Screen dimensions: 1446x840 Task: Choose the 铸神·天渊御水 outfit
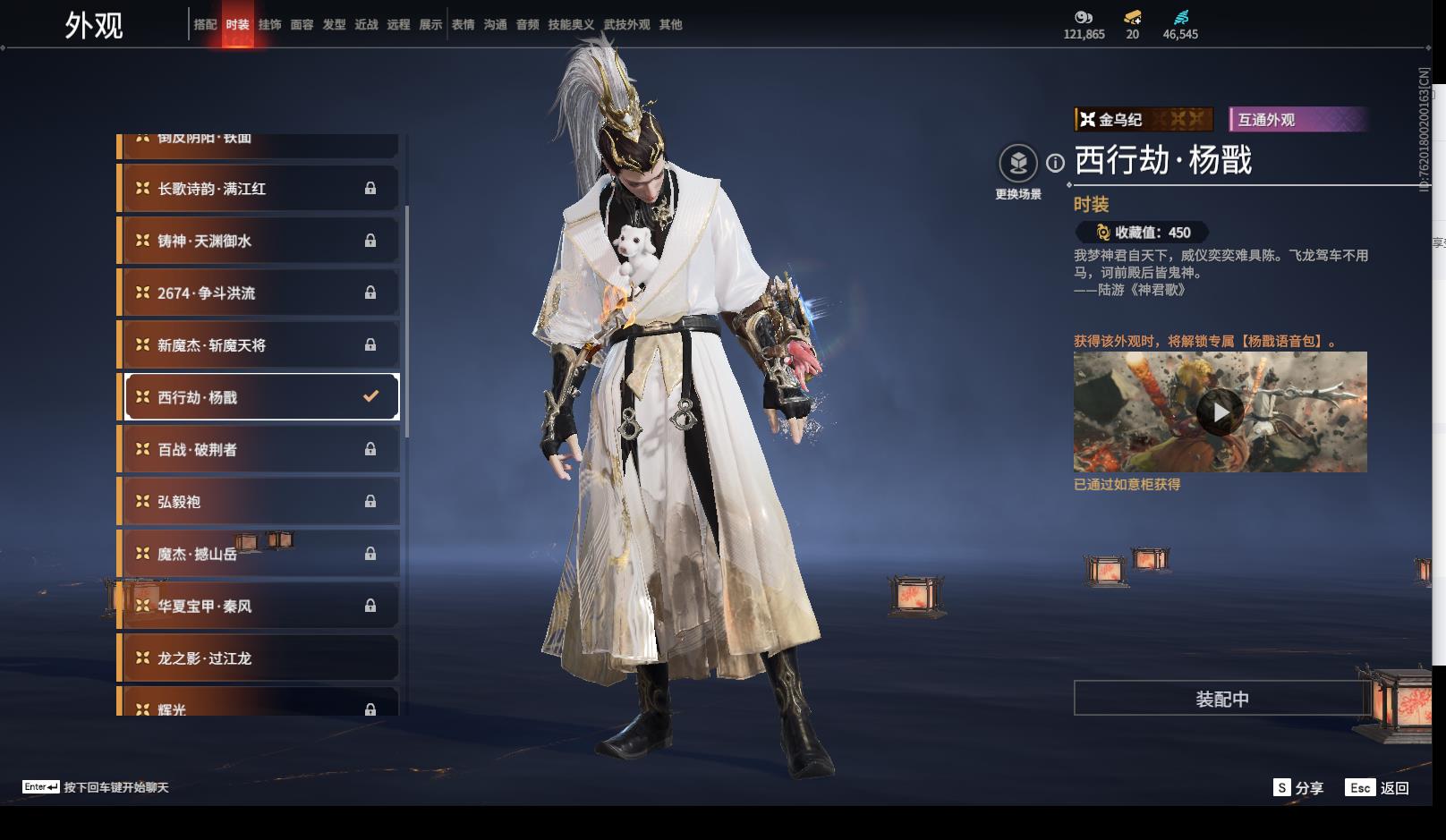coord(259,241)
